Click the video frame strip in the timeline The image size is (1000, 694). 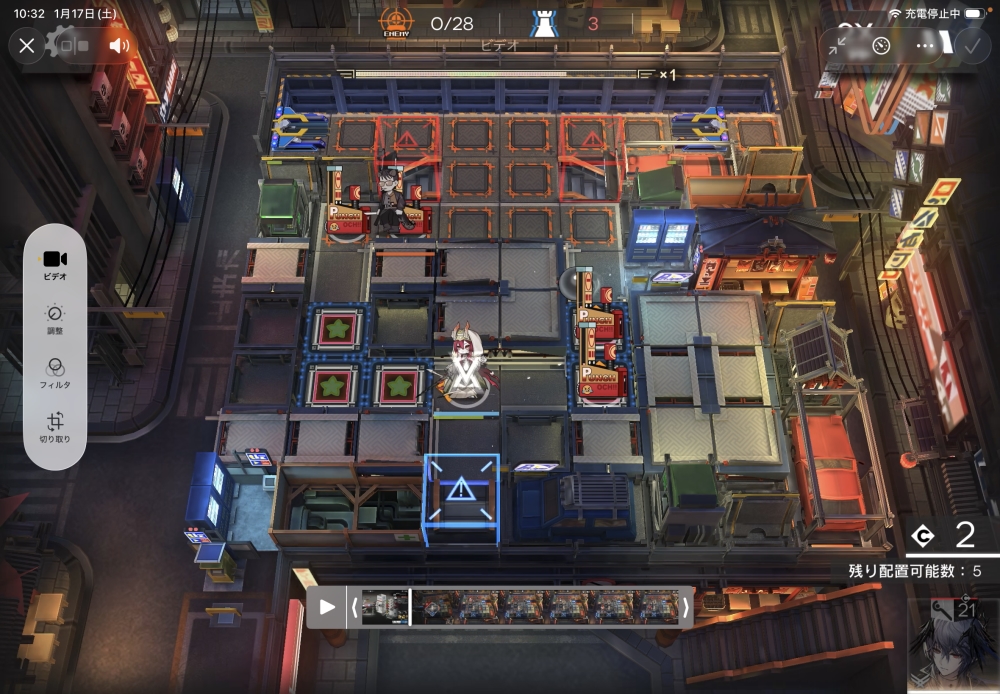coord(518,607)
